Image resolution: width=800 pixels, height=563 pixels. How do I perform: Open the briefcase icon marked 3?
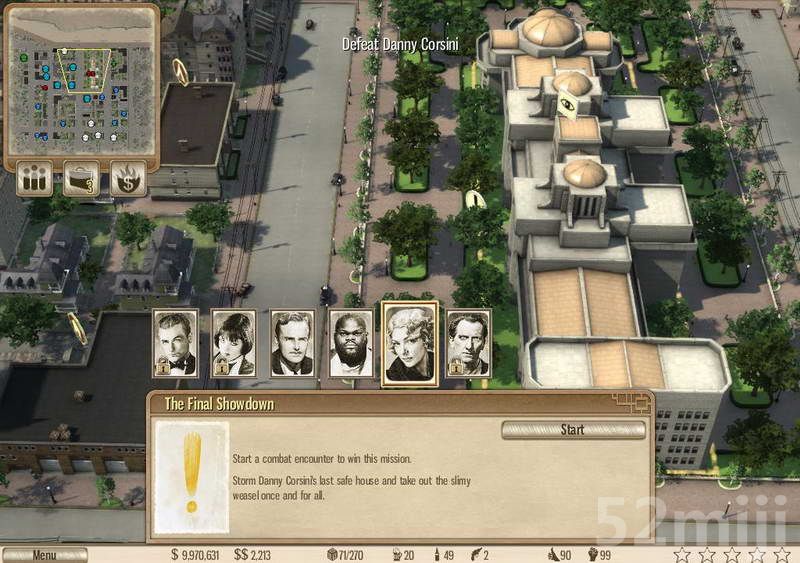coord(82,179)
